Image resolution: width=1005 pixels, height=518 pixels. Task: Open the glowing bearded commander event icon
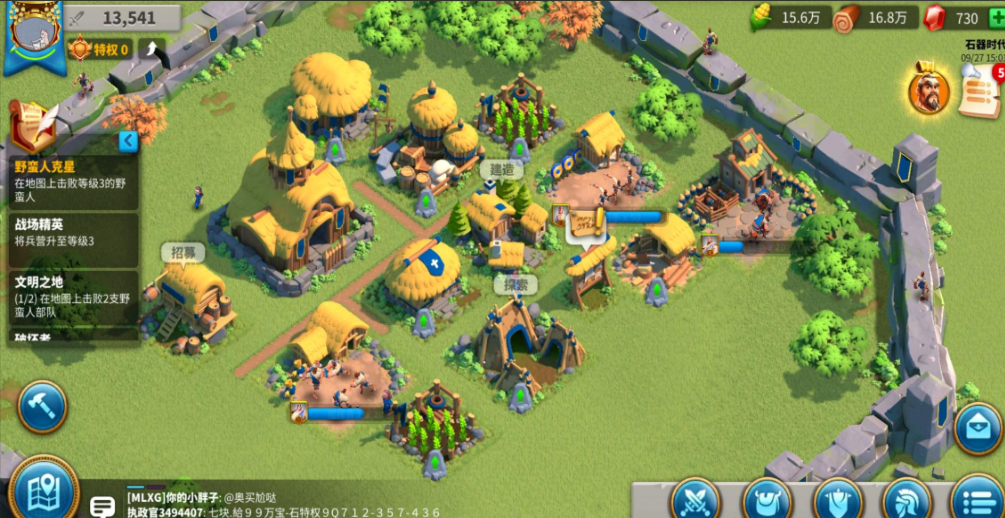(929, 90)
